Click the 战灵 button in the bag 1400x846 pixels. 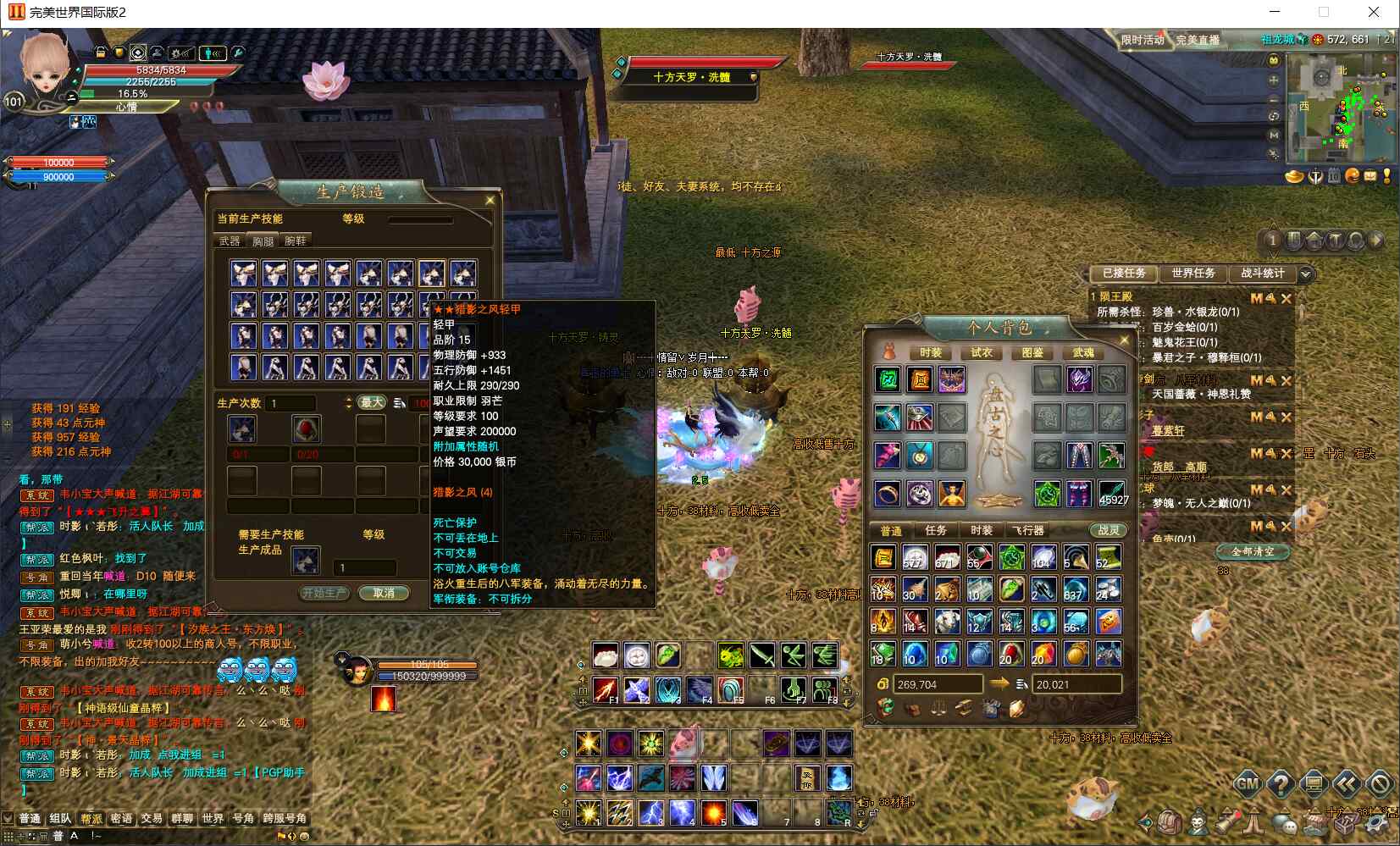pos(1108,530)
